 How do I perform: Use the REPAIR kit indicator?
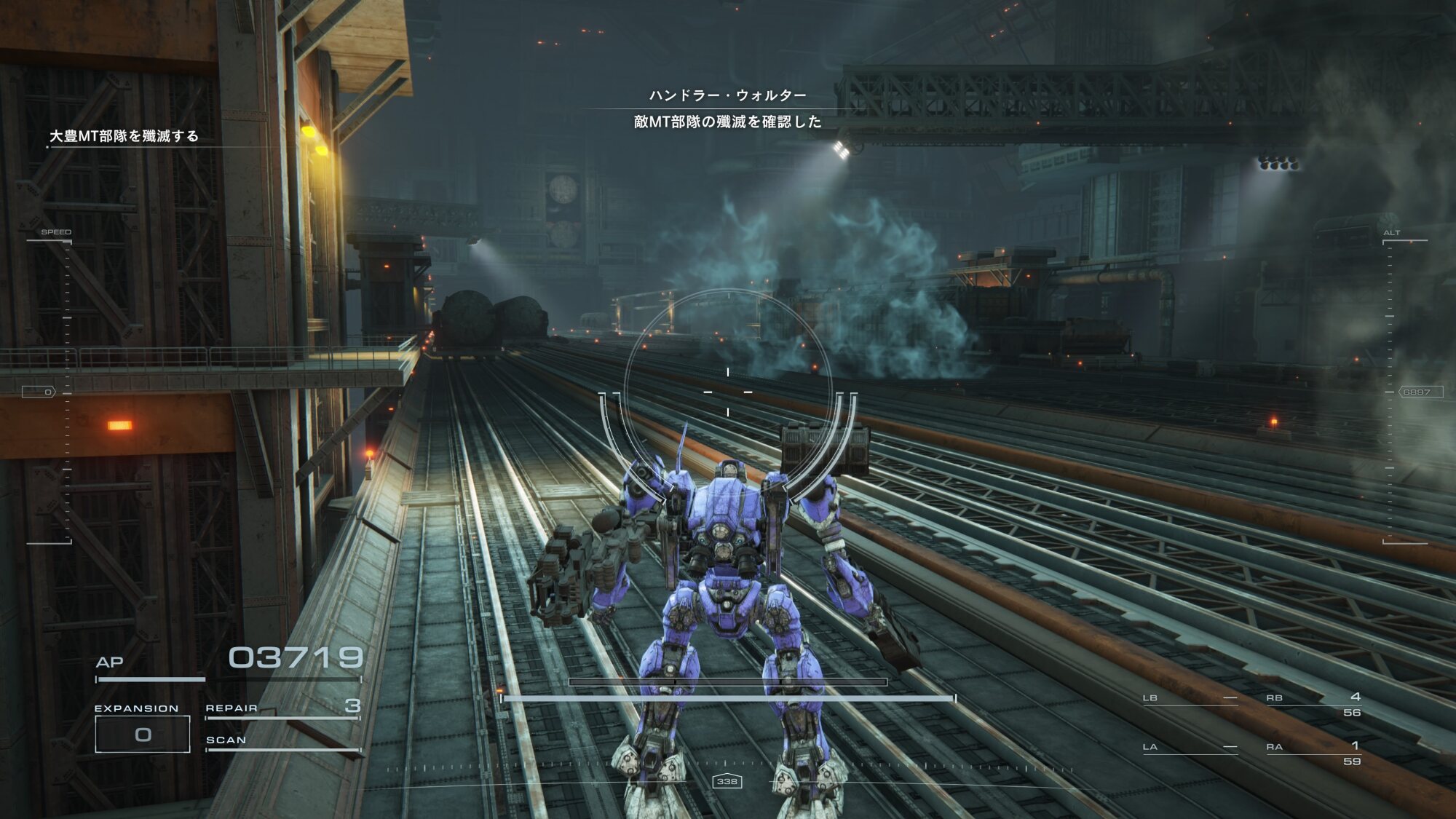pyautogui.click(x=282, y=708)
